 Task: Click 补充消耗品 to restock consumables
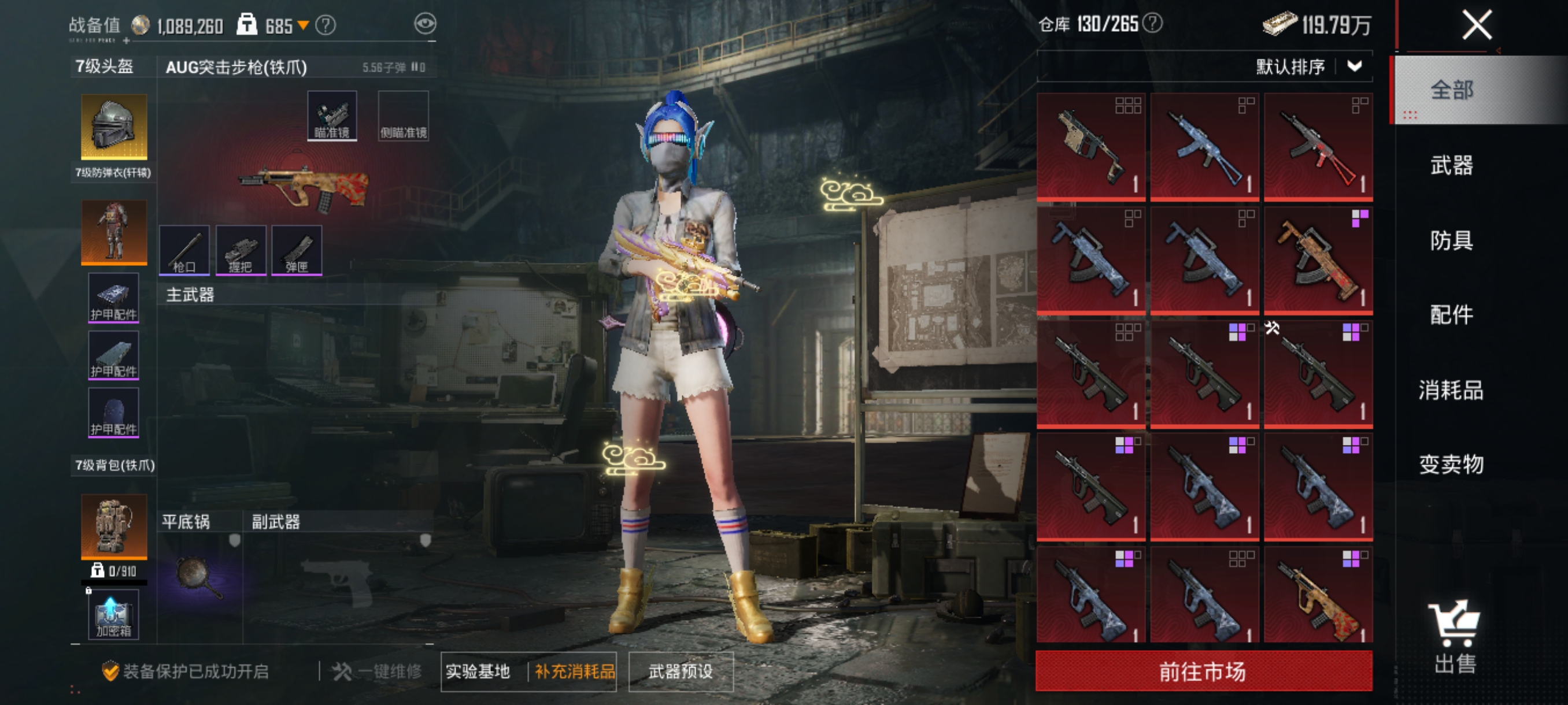(x=574, y=671)
